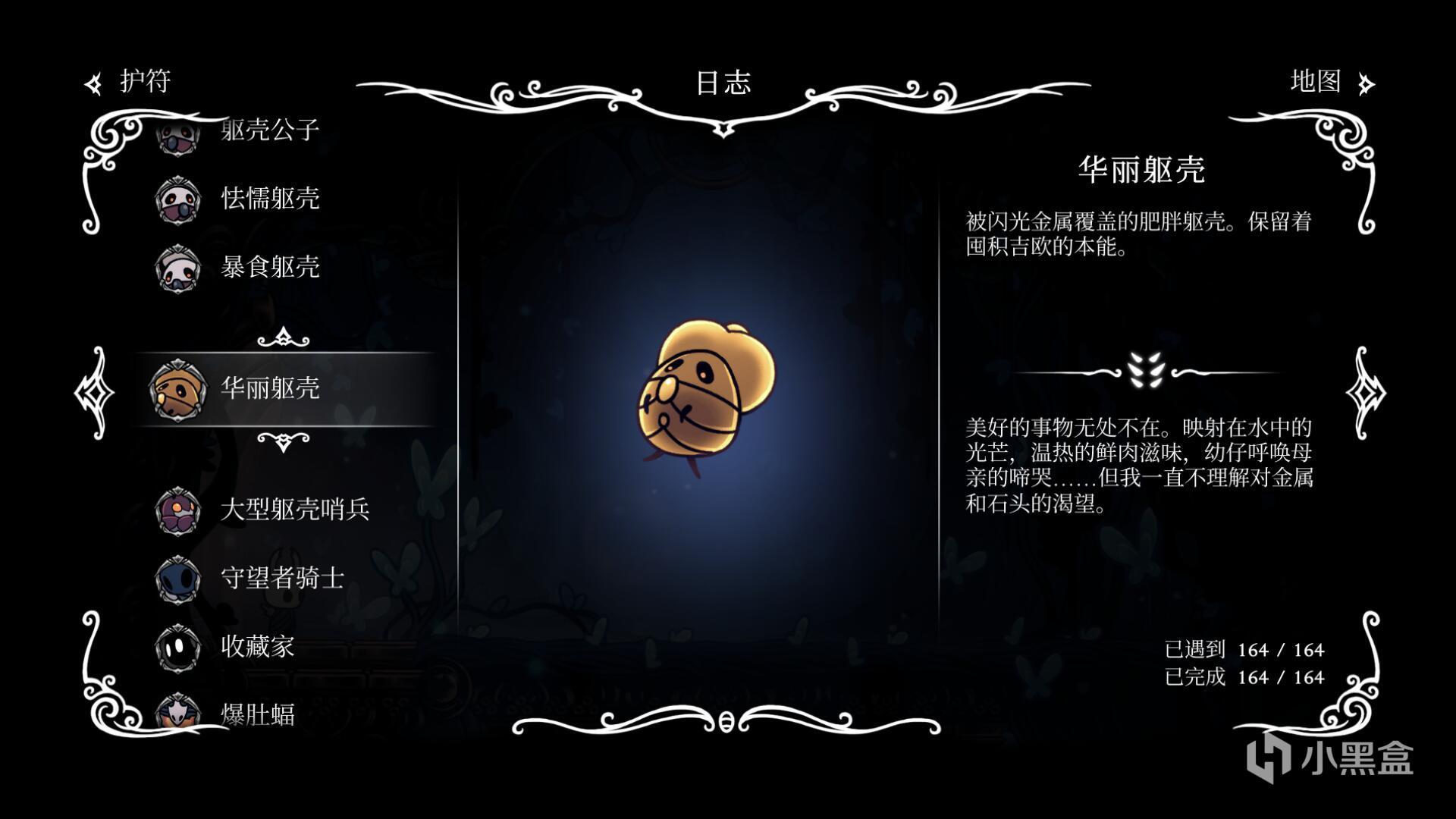The image size is (1456, 819).
Task: Select the 躯壳公子 journal entry
Action: pos(269,130)
